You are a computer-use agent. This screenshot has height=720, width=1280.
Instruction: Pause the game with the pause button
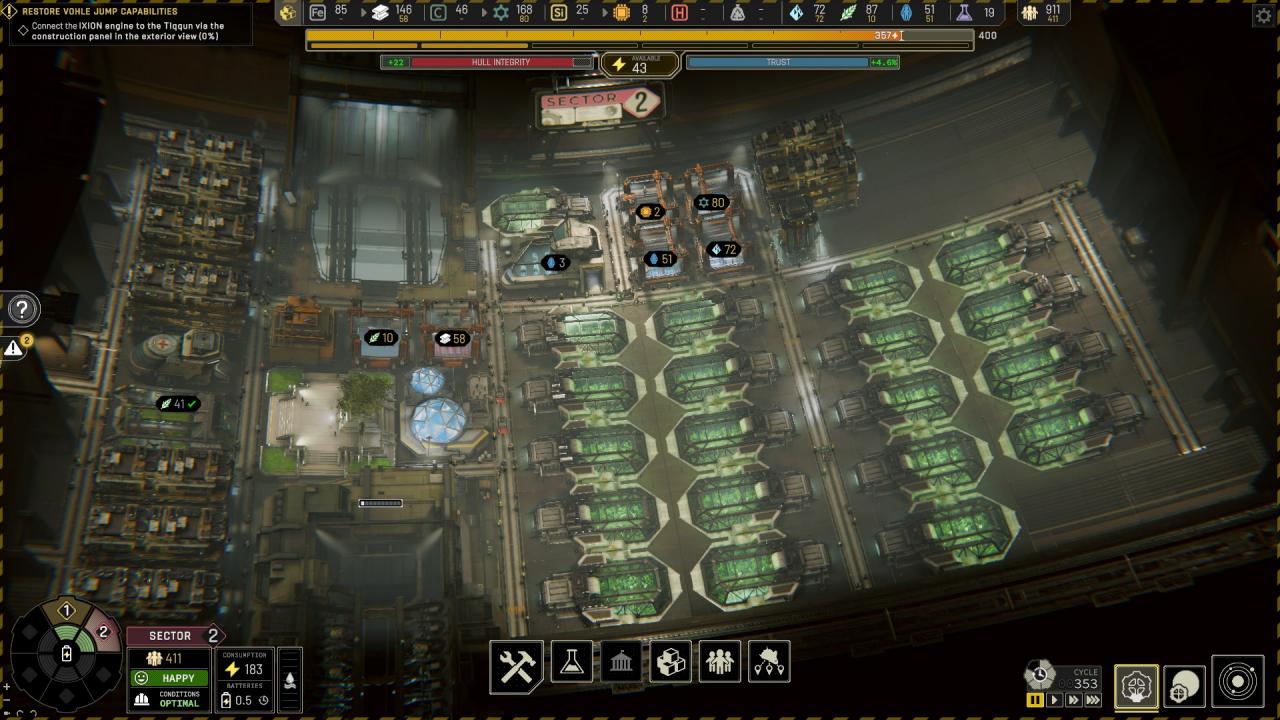click(1035, 700)
